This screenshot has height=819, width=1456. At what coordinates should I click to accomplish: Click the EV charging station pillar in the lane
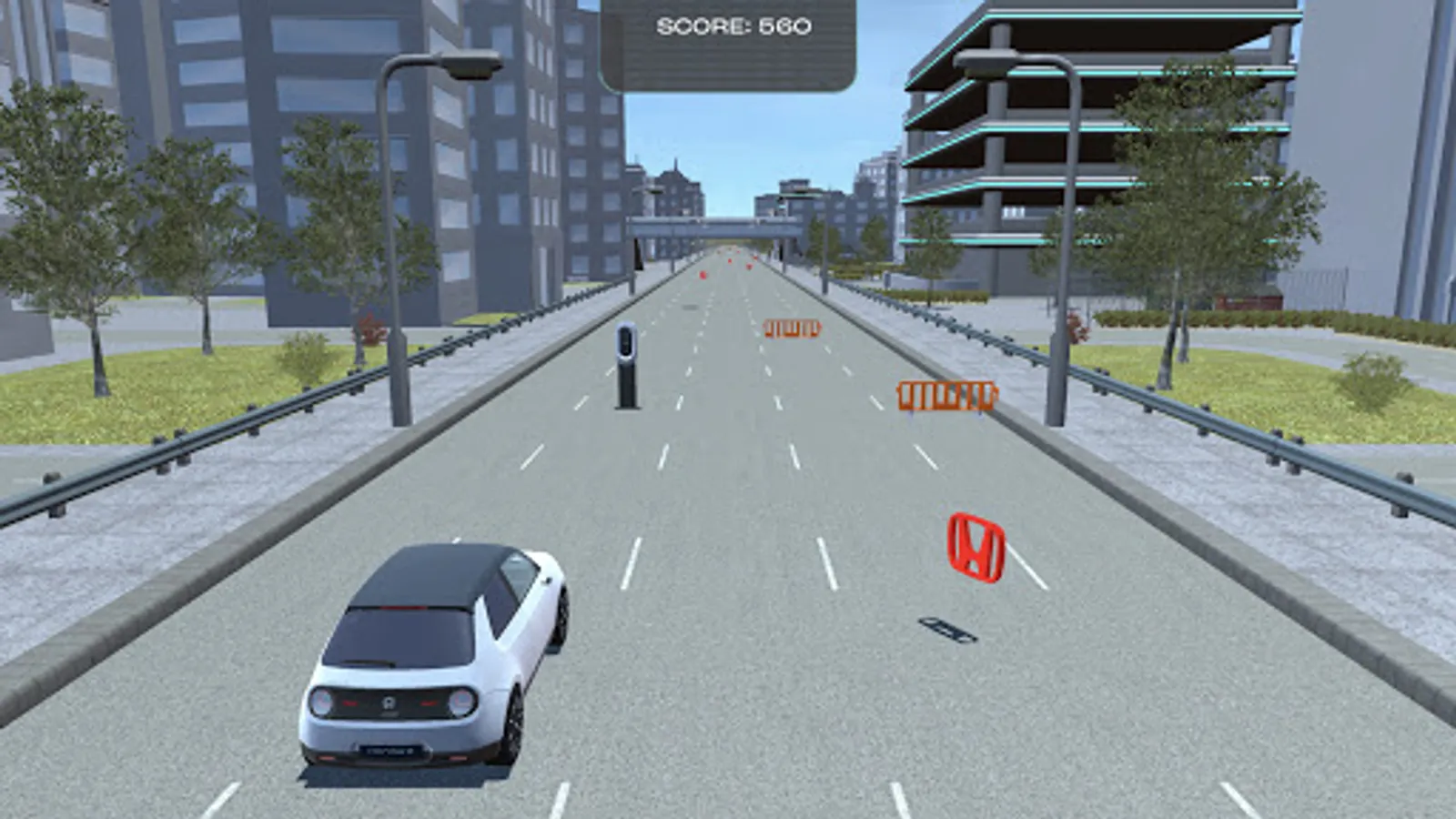tap(626, 364)
